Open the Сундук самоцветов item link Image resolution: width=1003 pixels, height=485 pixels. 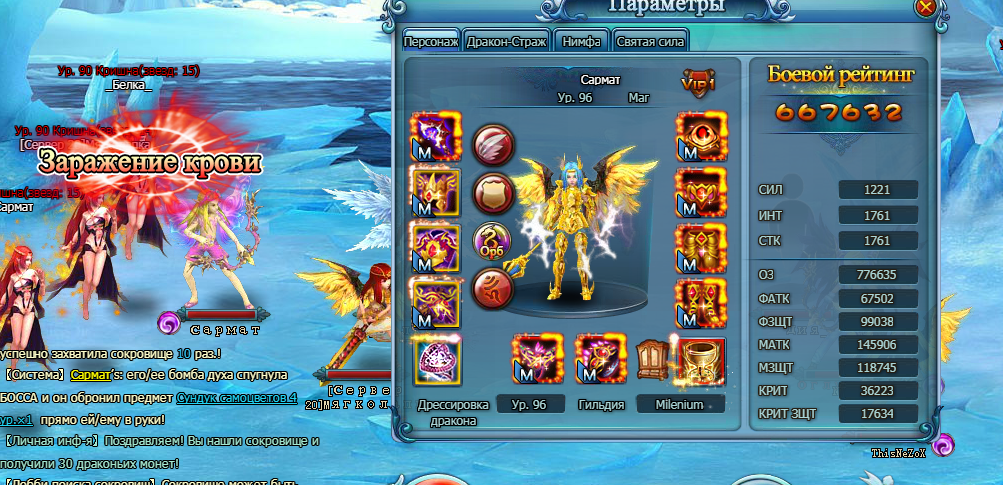pos(236,397)
